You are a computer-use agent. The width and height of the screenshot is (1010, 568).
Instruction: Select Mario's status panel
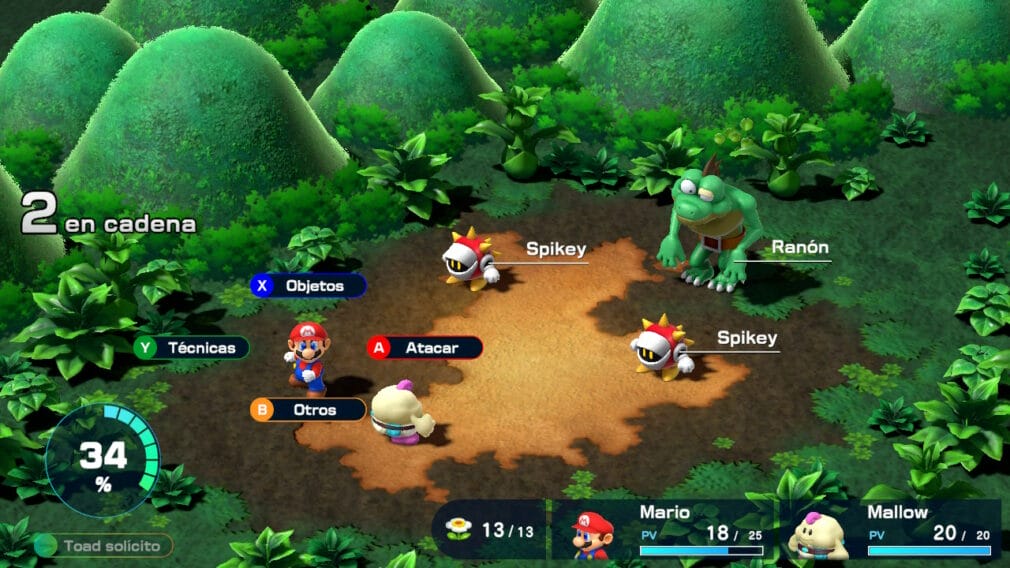[x=659, y=529]
